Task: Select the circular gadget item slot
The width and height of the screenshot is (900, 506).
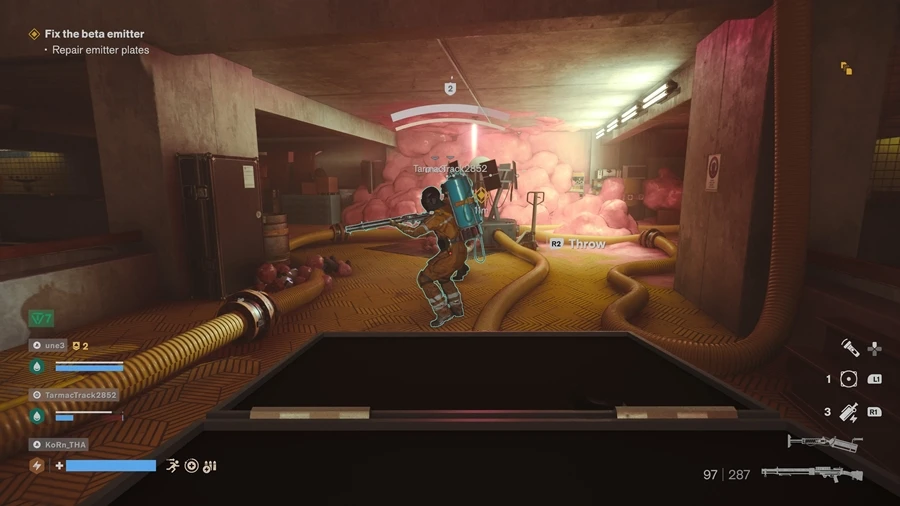Action: coord(849,379)
